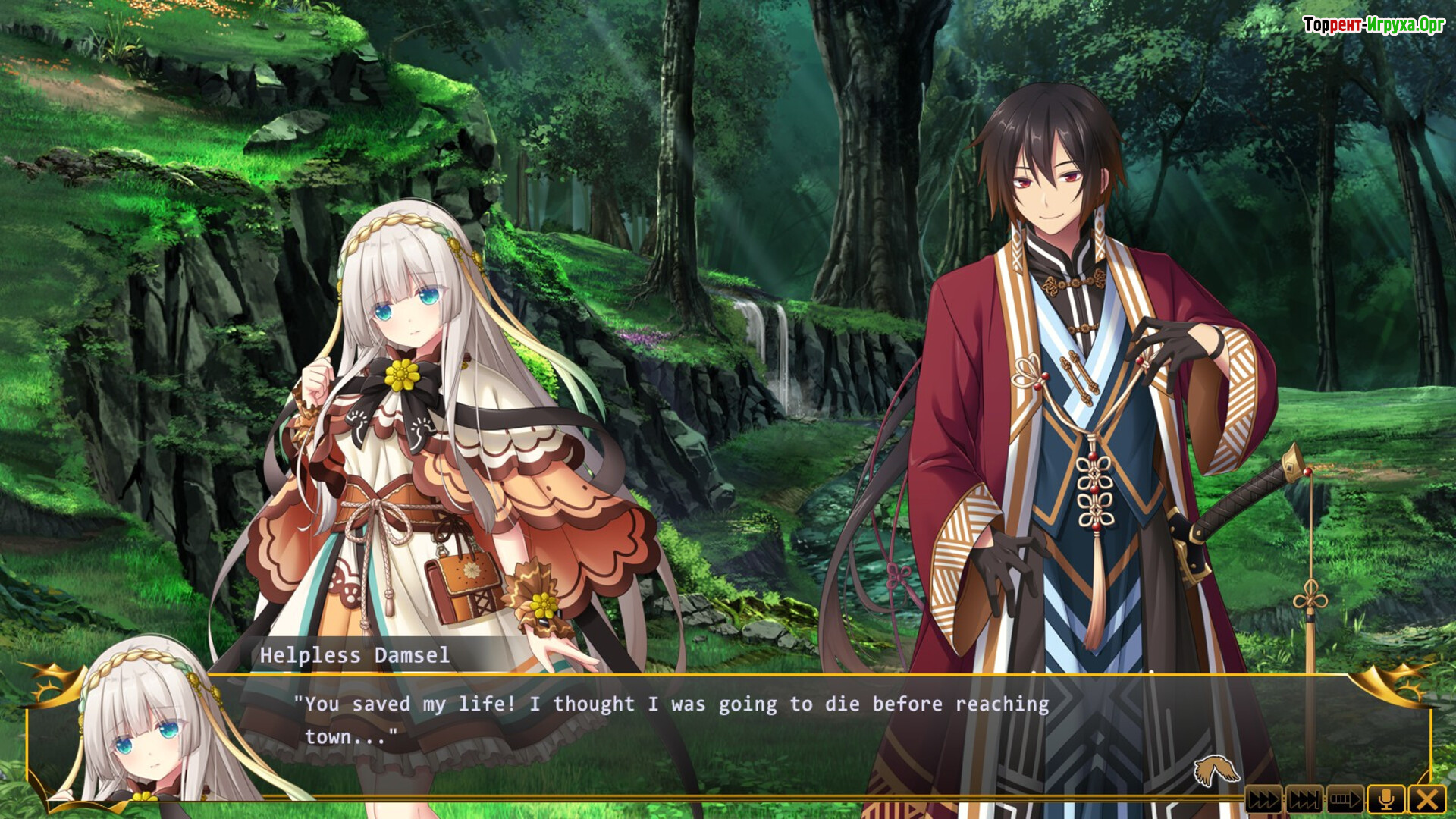The width and height of the screenshot is (1456, 819).
Task: Activate the triple-arrow fast-forward button
Action: point(1263,799)
